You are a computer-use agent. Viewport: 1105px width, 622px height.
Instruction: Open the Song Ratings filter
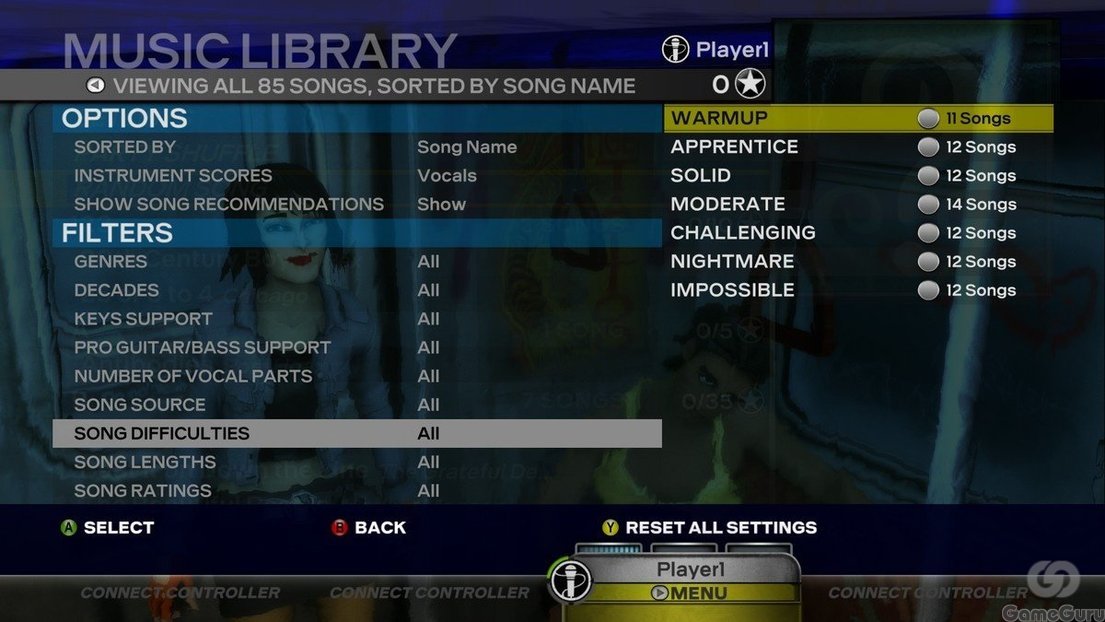tap(143, 491)
